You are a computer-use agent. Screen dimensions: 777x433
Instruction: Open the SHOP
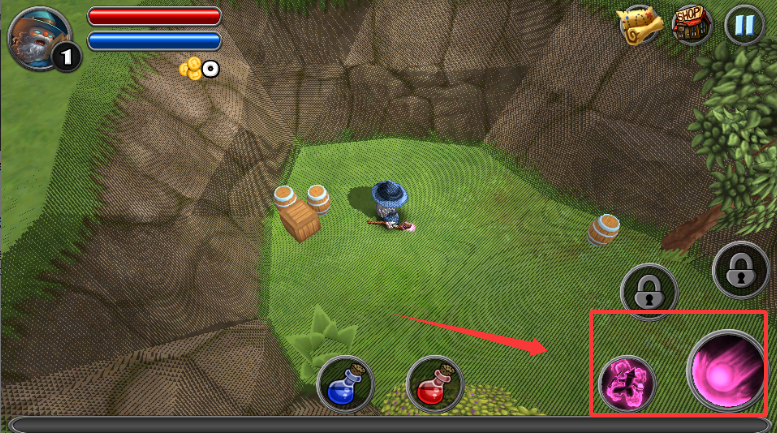691,23
